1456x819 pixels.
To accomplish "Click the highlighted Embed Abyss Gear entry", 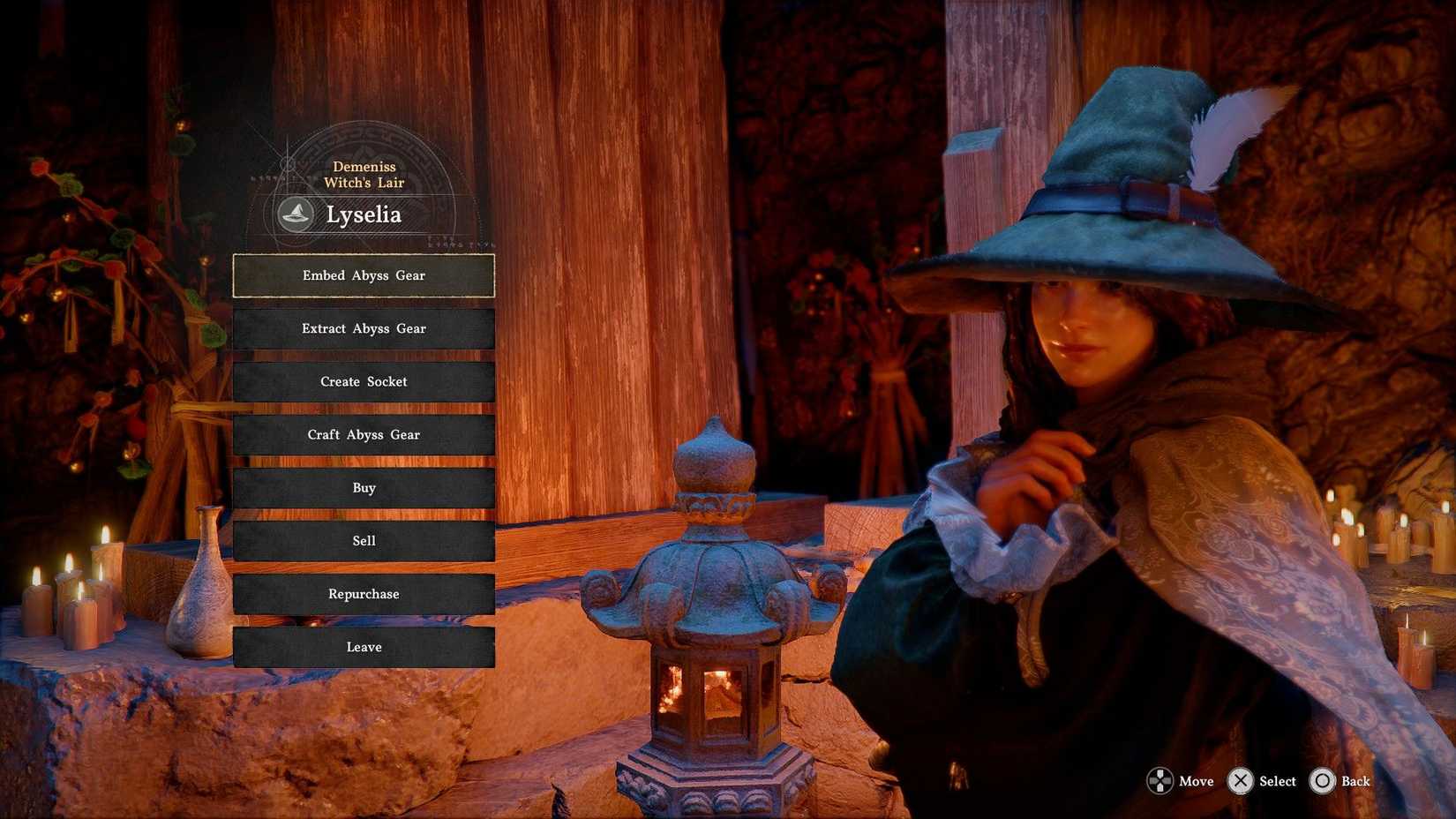I will (364, 275).
